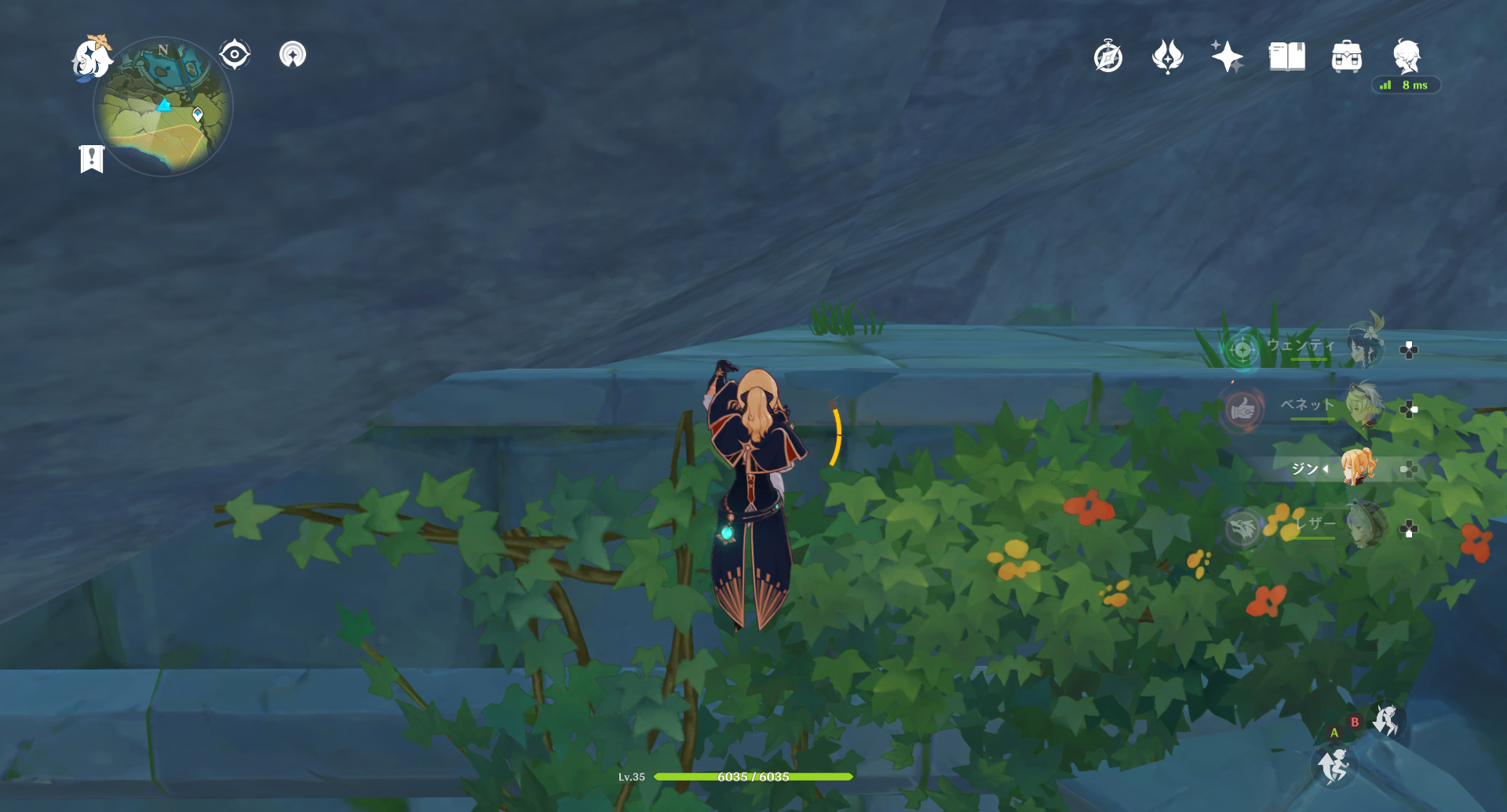Screen dimensions: 1507x812
Task: Open the Adventurer Handbook book icon
Action: pyautogui.click(x=1287, y=57)
